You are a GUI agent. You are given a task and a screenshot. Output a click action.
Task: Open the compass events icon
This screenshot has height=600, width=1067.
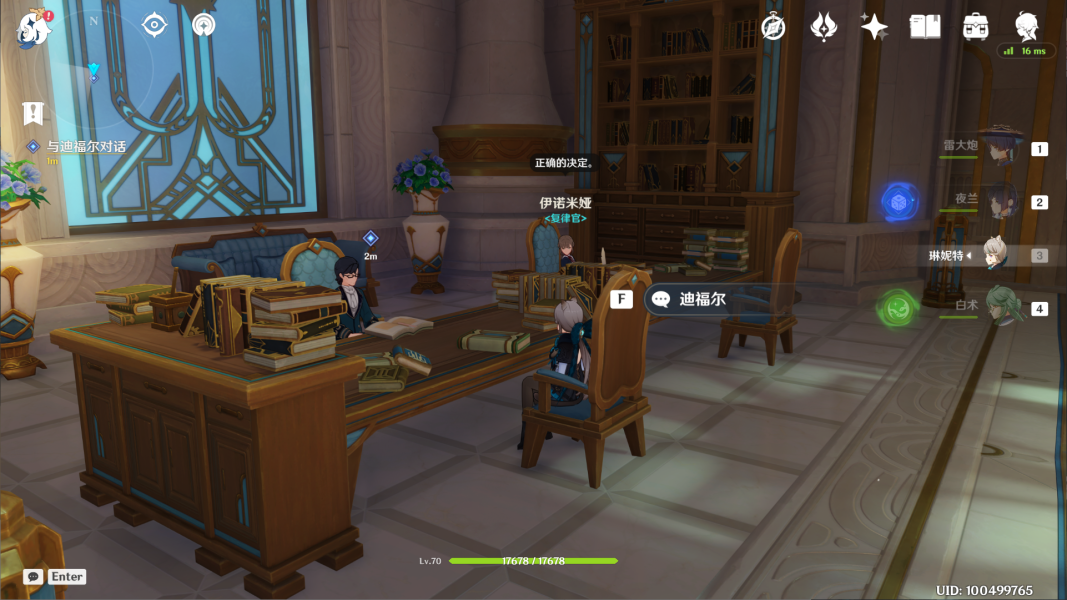pos(772,27)
